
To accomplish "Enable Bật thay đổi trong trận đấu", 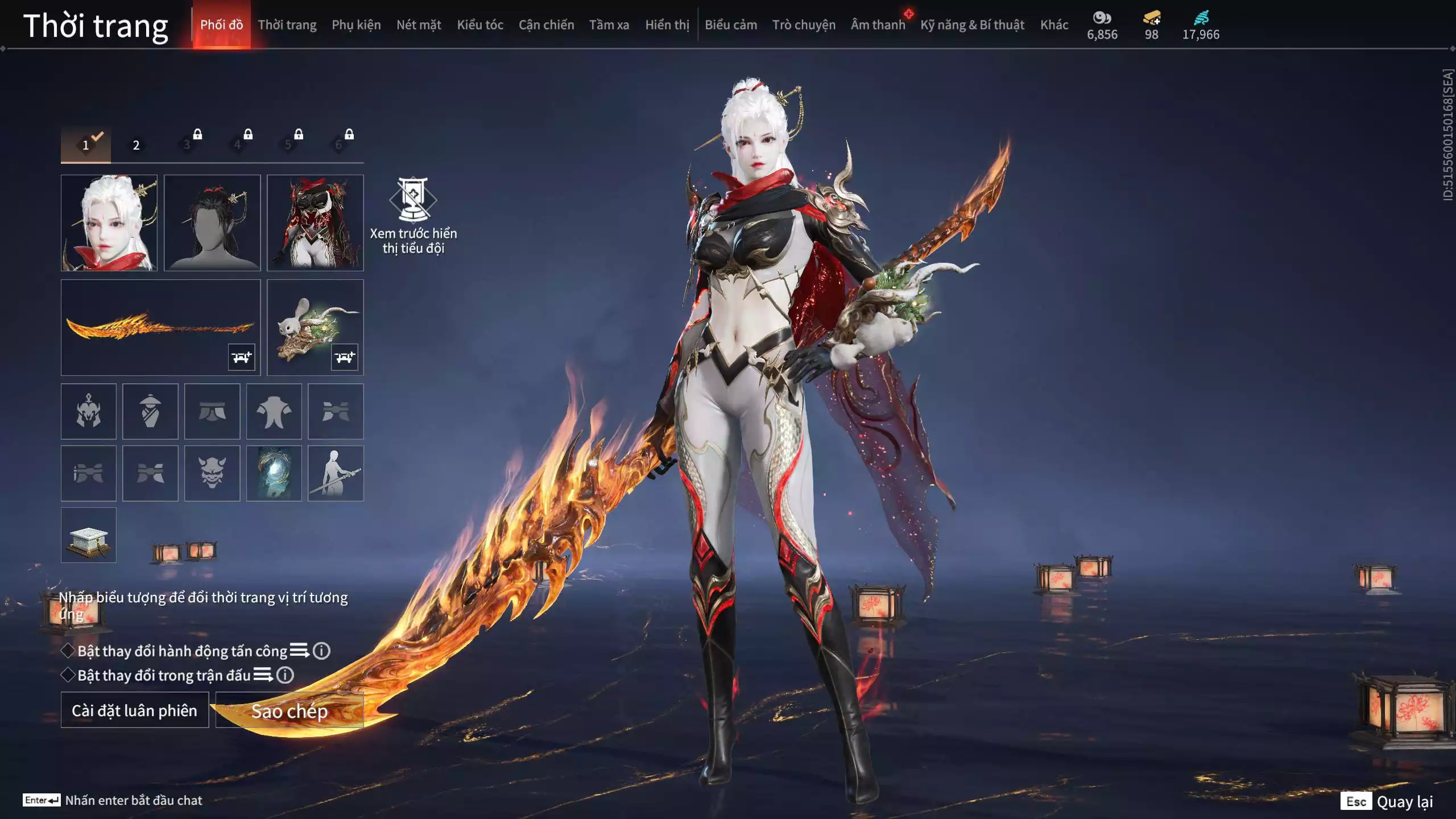I will pyautogui.click(x=68, y=675).
